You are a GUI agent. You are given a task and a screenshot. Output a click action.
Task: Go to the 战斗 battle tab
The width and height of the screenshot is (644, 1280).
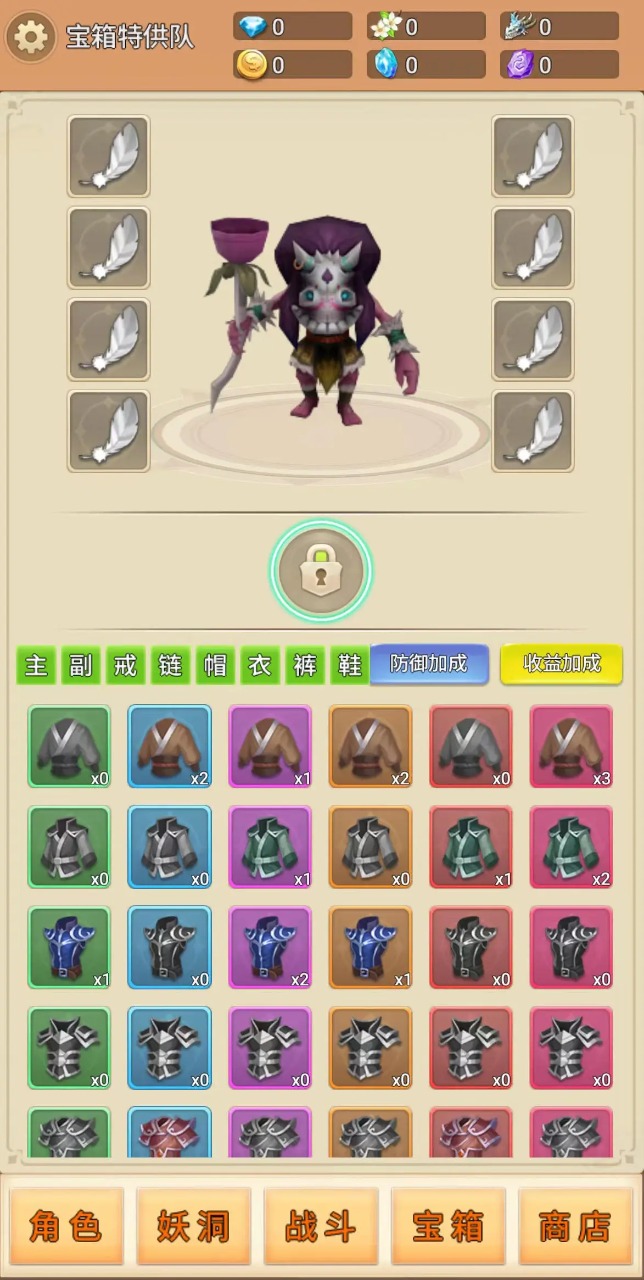[x=321, y=1226]
